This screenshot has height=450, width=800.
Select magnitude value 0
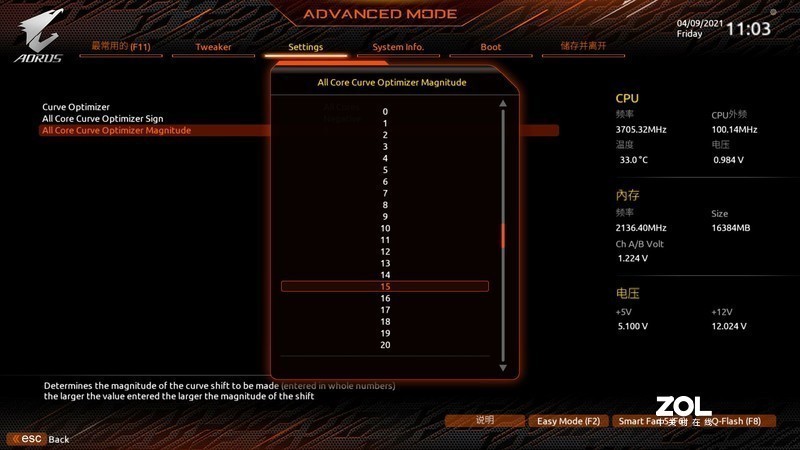(385, 112)
